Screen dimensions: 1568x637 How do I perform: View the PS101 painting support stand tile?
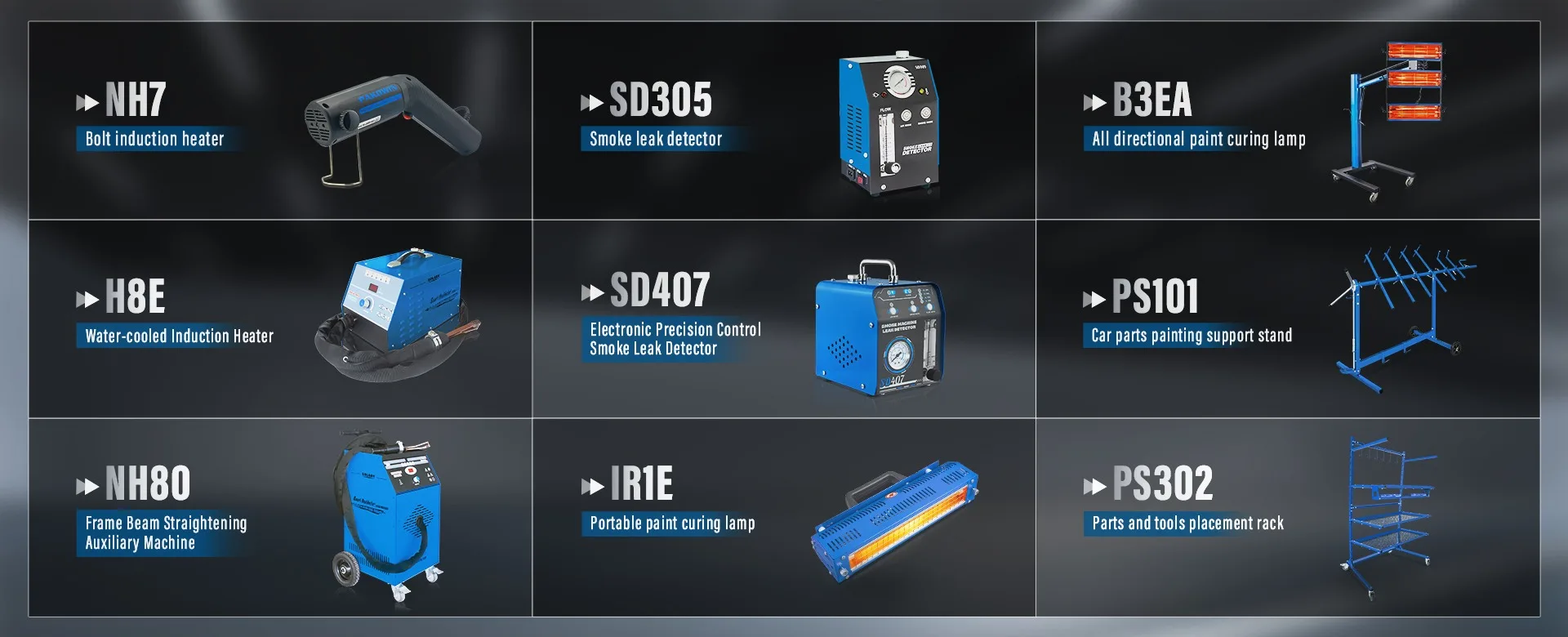click(1288, 318)
